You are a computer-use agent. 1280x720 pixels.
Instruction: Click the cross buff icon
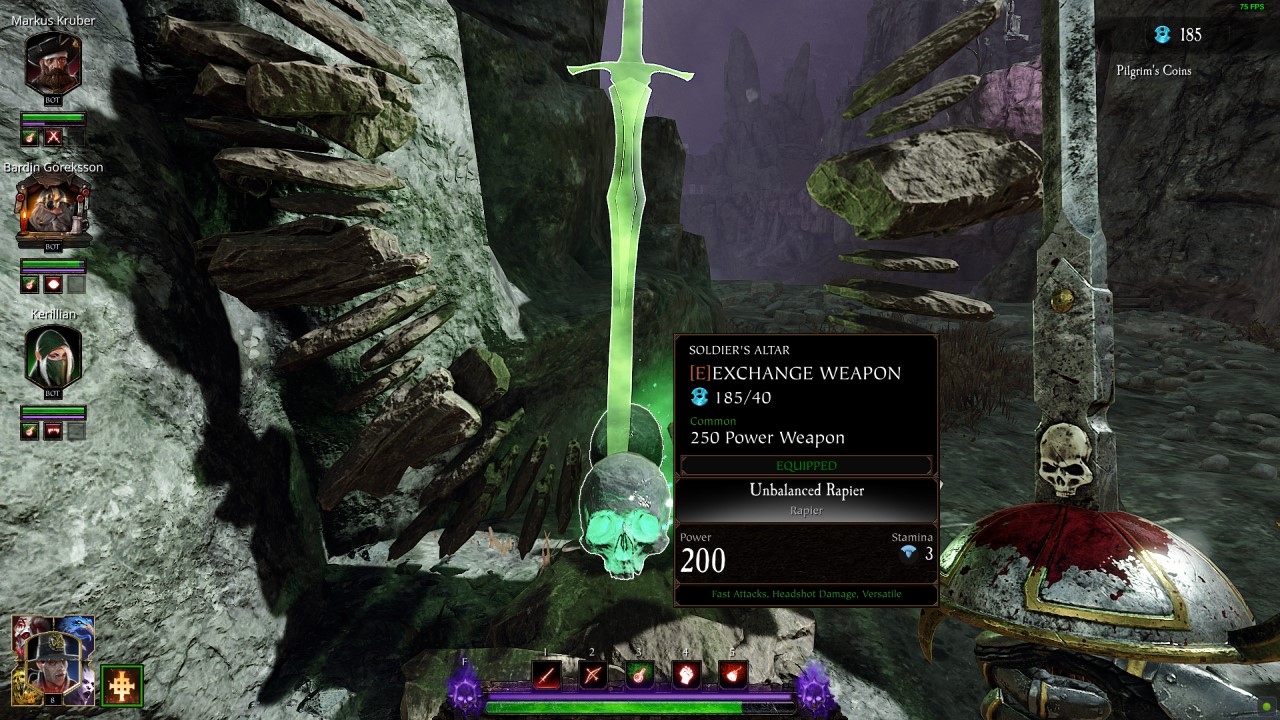pyautogui.click(x=122, y=685)
